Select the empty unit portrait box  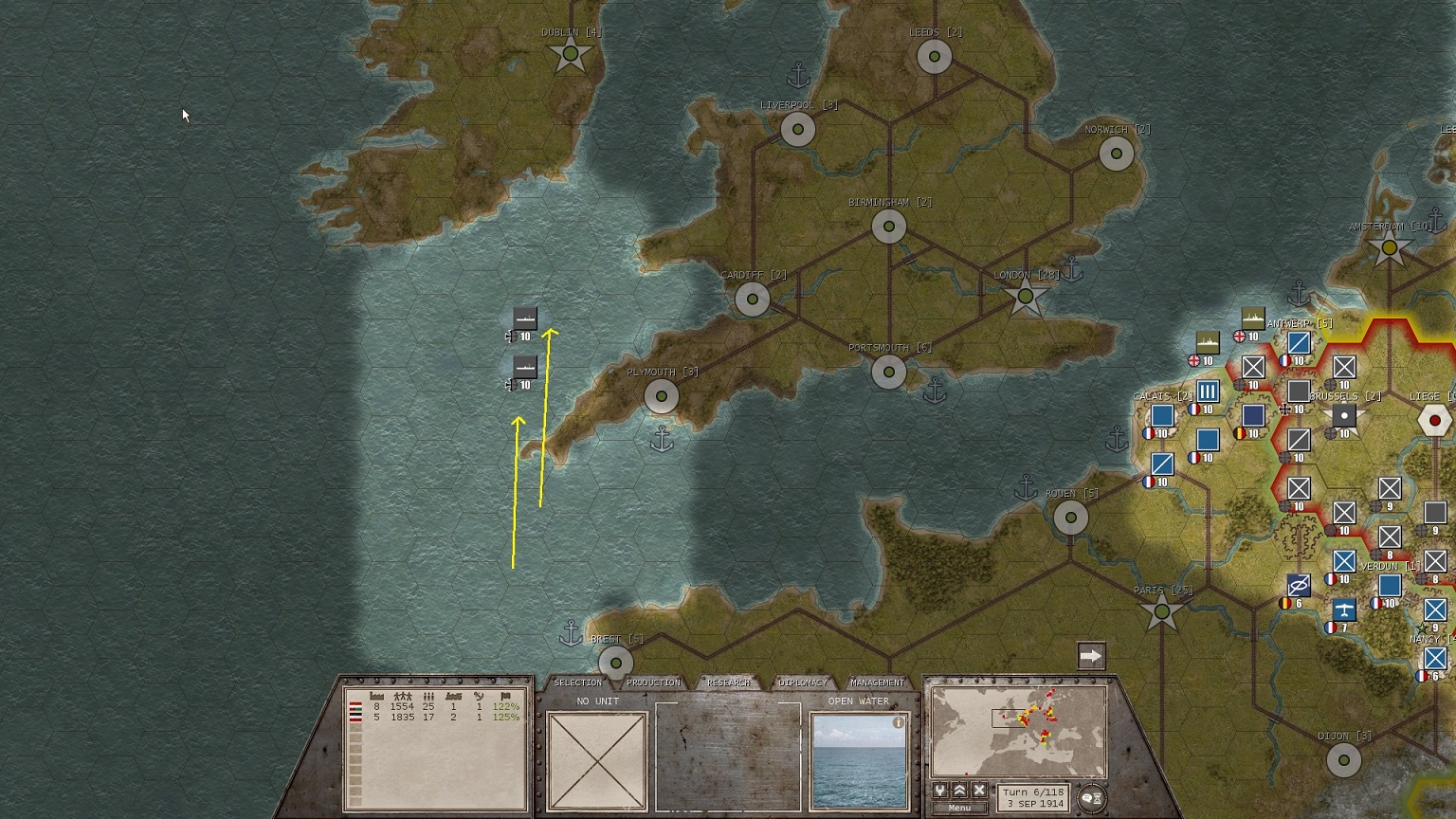click(596, 761)
